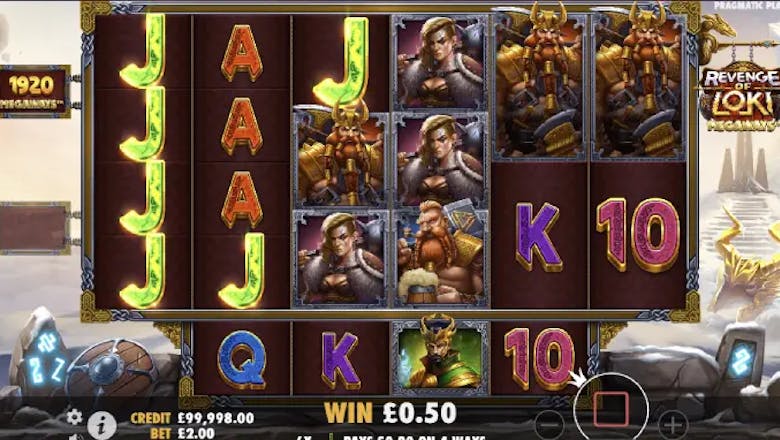Show the game info paytable
The width and height of the screenshot is (780, 440).
(x=101, y=425)
